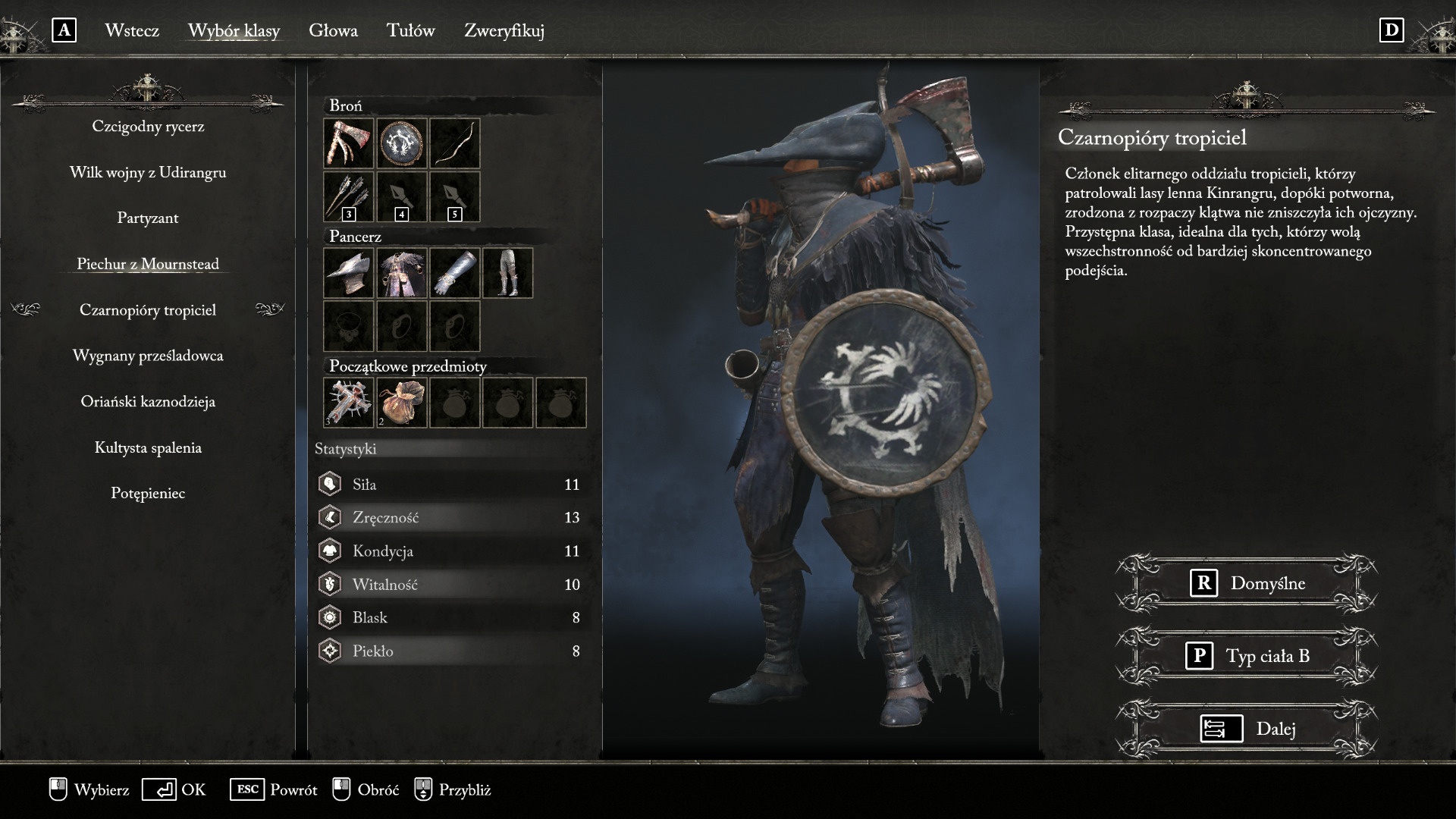The height and width of the screenshot is (819, 1456).
Task: Open the Tułów tab
Action: (x=410, y=30)
